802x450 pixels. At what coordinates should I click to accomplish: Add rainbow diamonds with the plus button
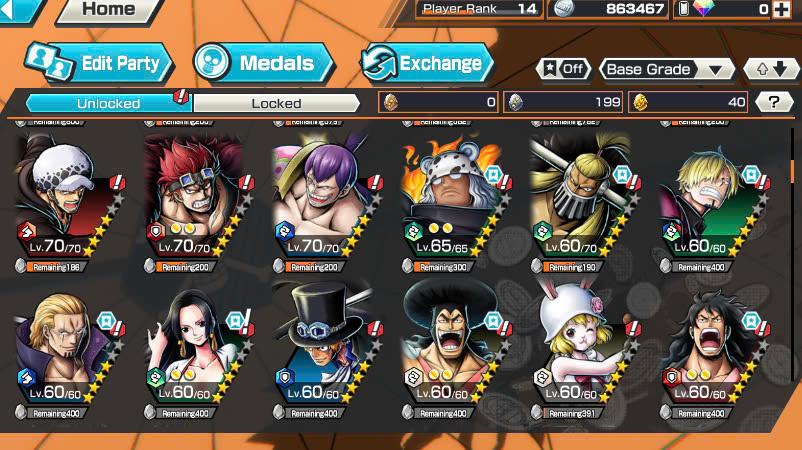point(790,9)
